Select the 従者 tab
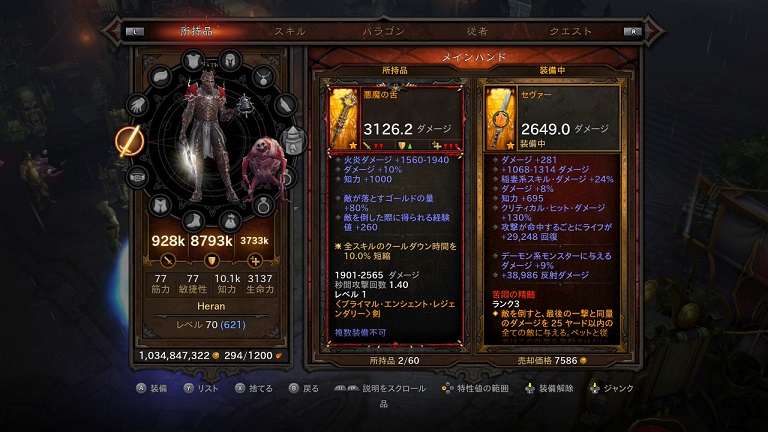 477,31
